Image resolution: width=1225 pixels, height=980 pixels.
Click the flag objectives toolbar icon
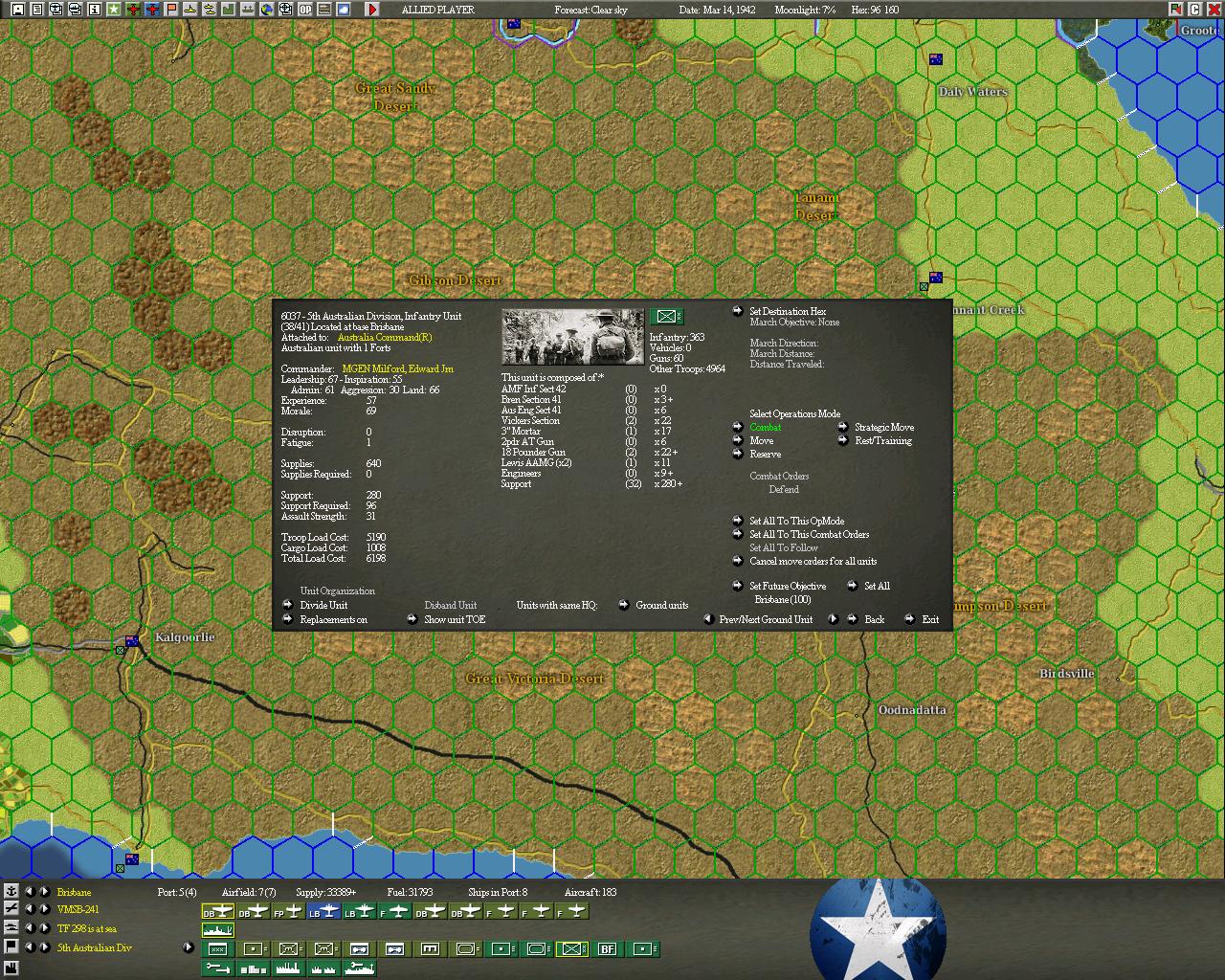(x=170, y=10)
